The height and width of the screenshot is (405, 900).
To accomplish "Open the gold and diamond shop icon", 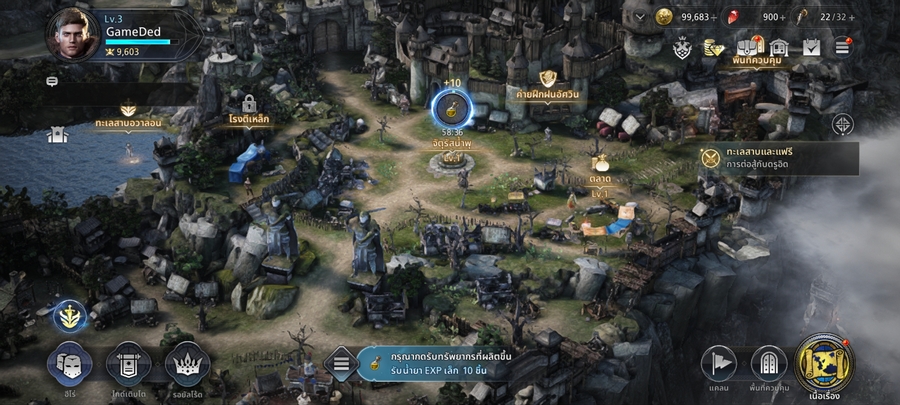I will coord(713,47).
